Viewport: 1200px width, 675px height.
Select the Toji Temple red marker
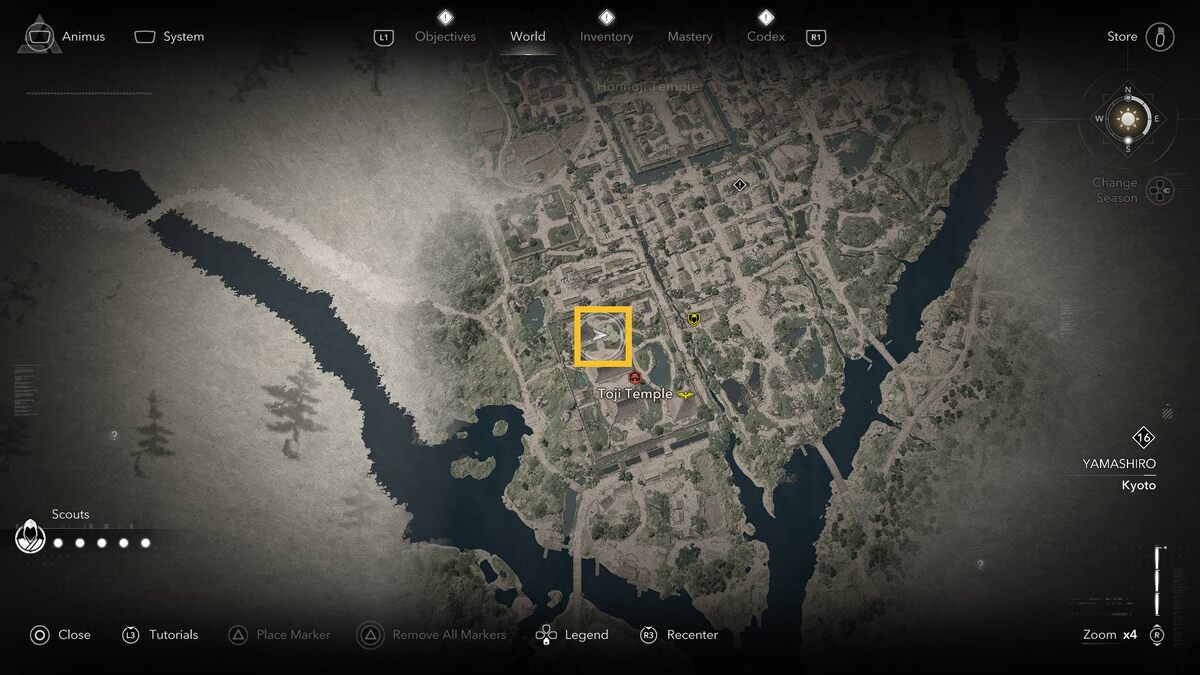point(634,377)
